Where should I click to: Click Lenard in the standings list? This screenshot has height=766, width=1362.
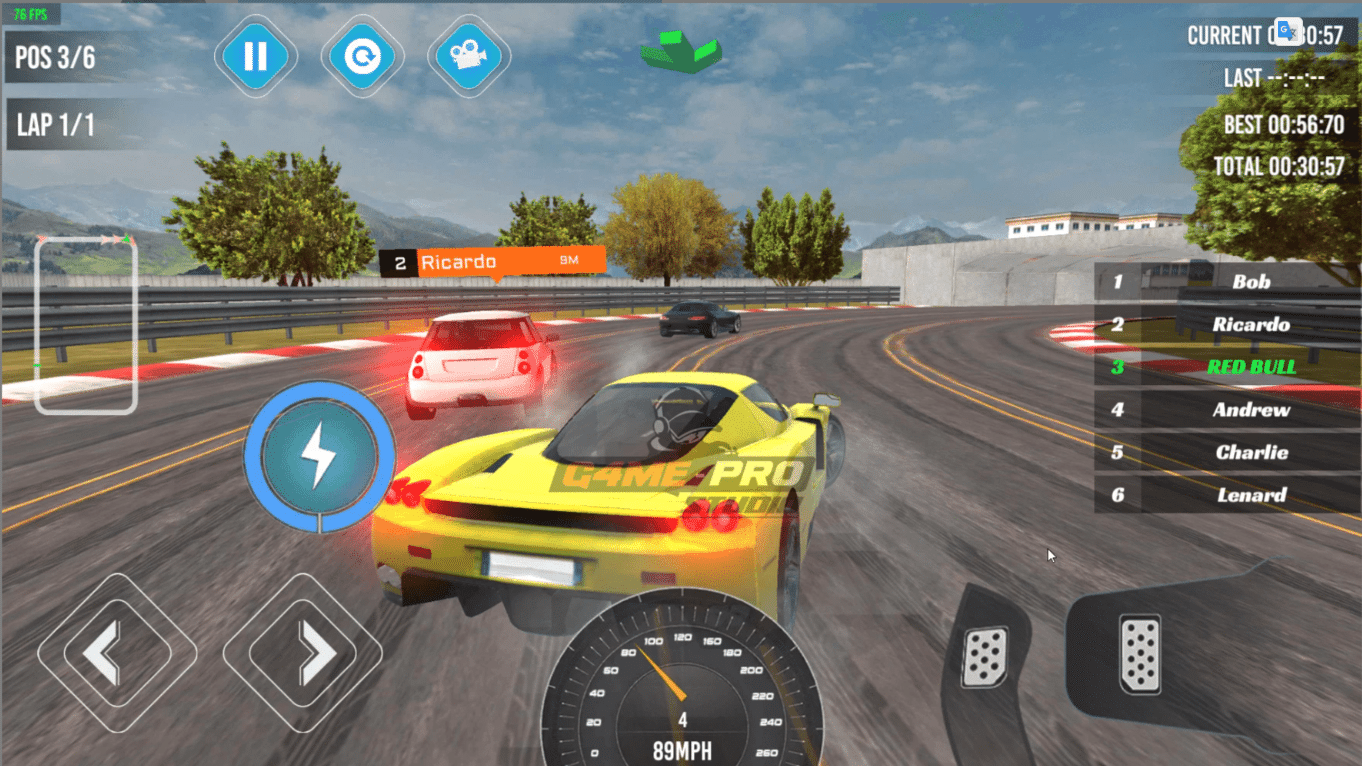click(1250, 495)
